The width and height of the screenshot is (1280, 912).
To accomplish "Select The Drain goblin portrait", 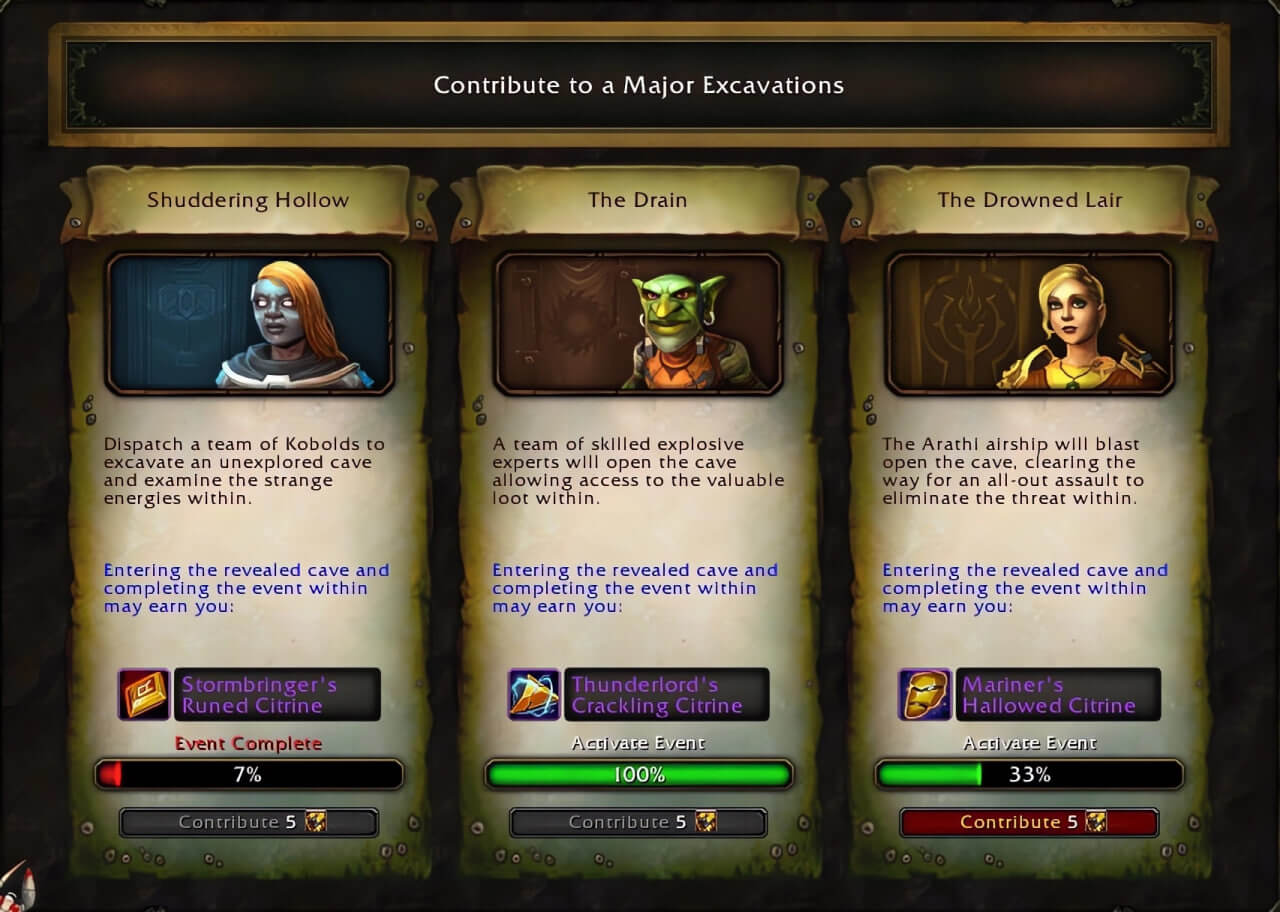I will click(x=639, y=323).
